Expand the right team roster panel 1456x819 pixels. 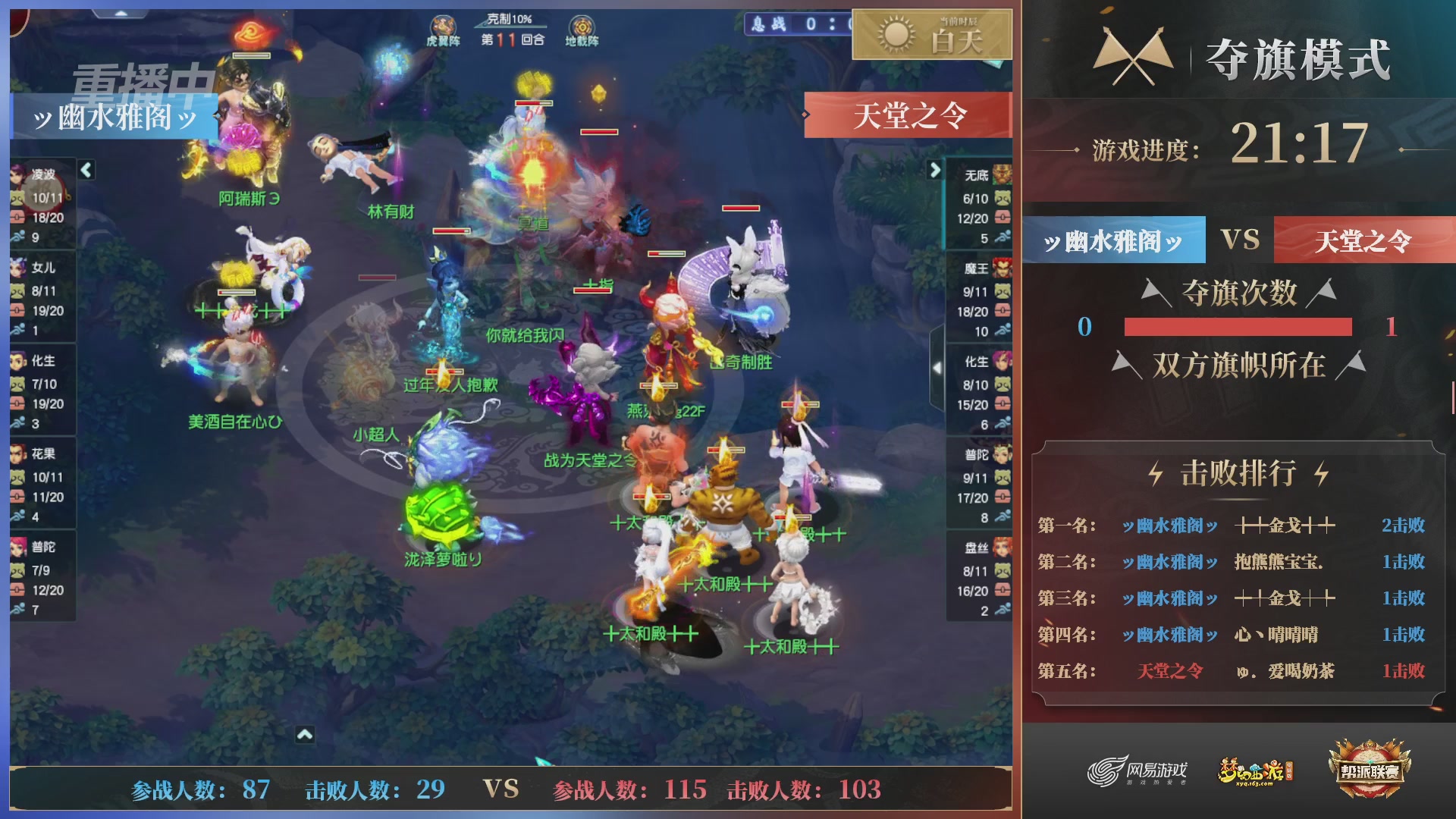[935, 171]
